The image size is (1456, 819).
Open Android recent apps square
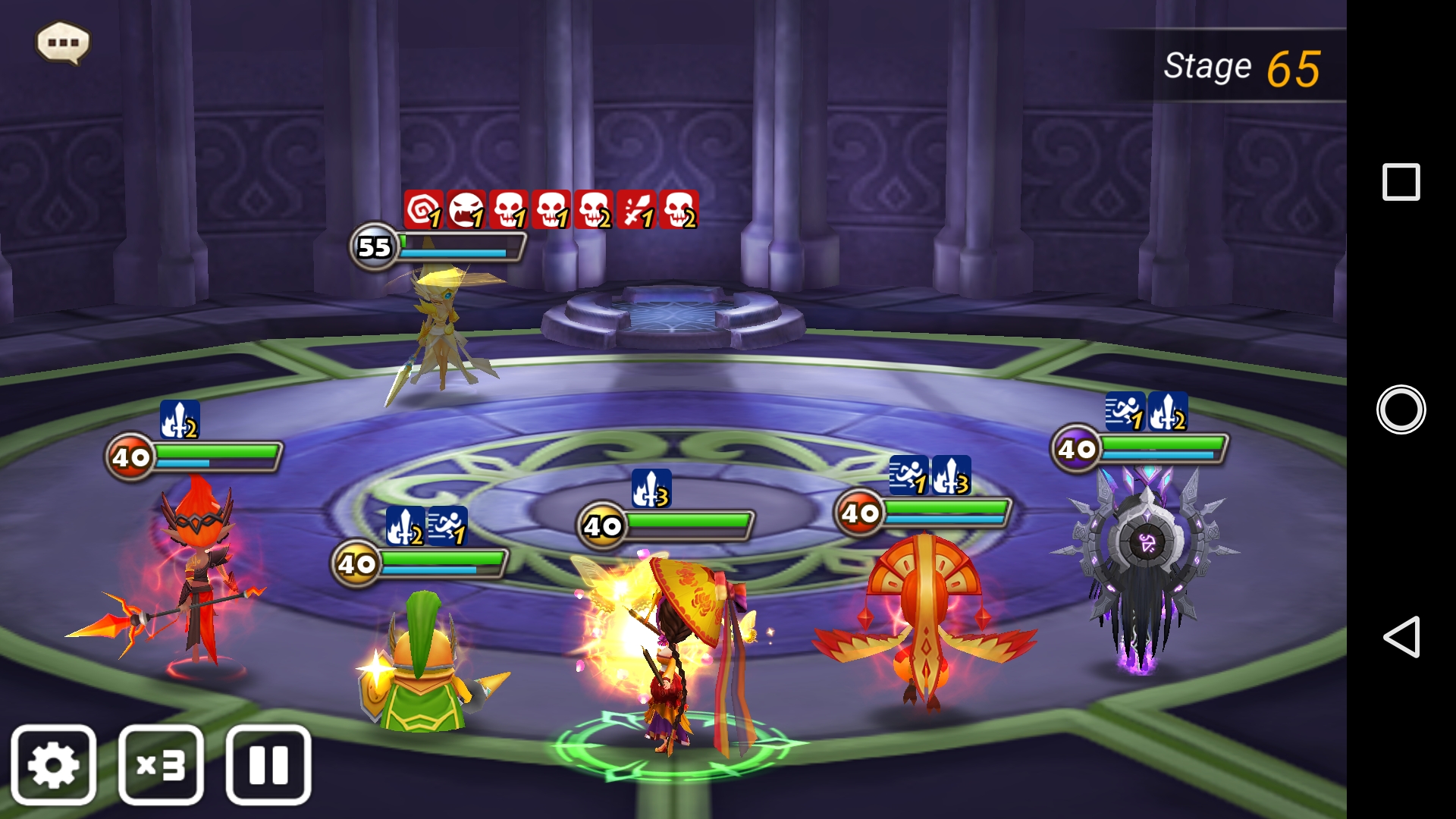[x=1401, y=182]
